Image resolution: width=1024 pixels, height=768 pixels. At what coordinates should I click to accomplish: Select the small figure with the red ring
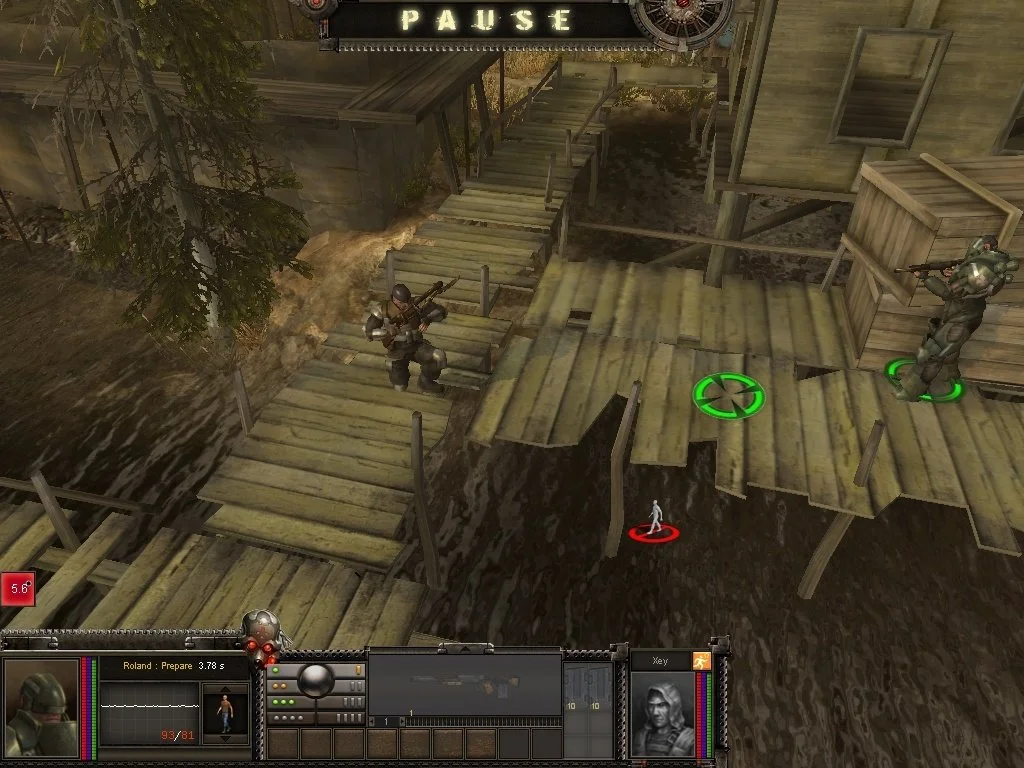coord(654,519)
